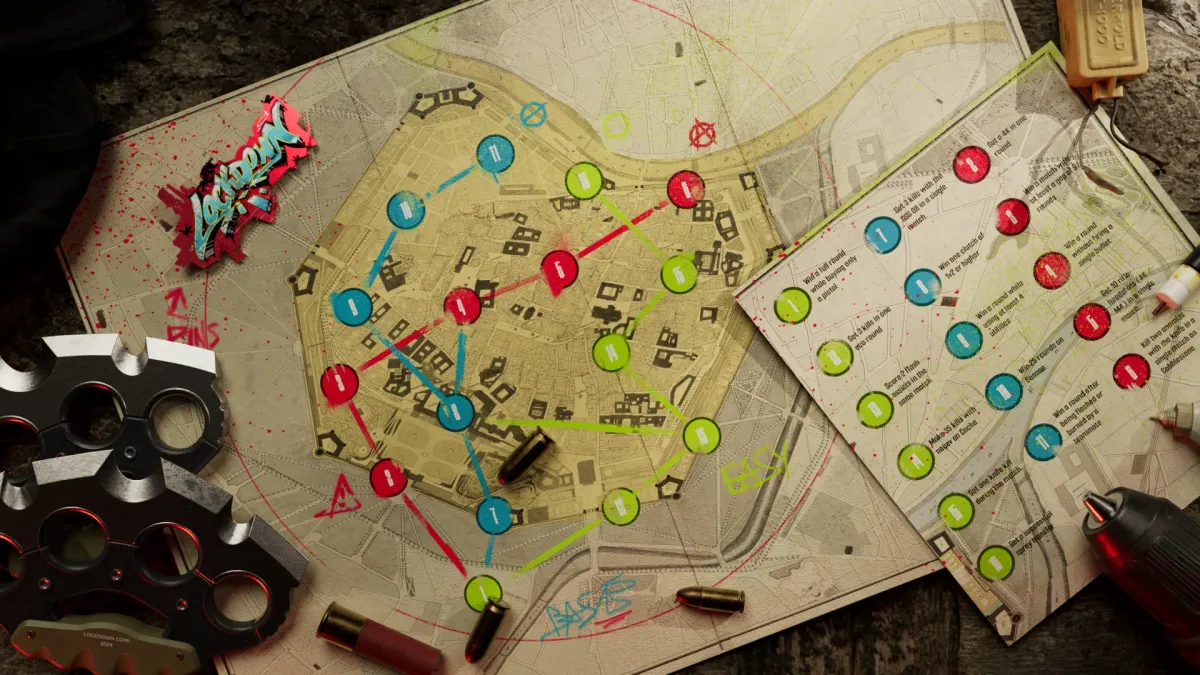1200x675 pixels.
Task: Choose the win without firing a bullet mission
Action: (1051, 270)
